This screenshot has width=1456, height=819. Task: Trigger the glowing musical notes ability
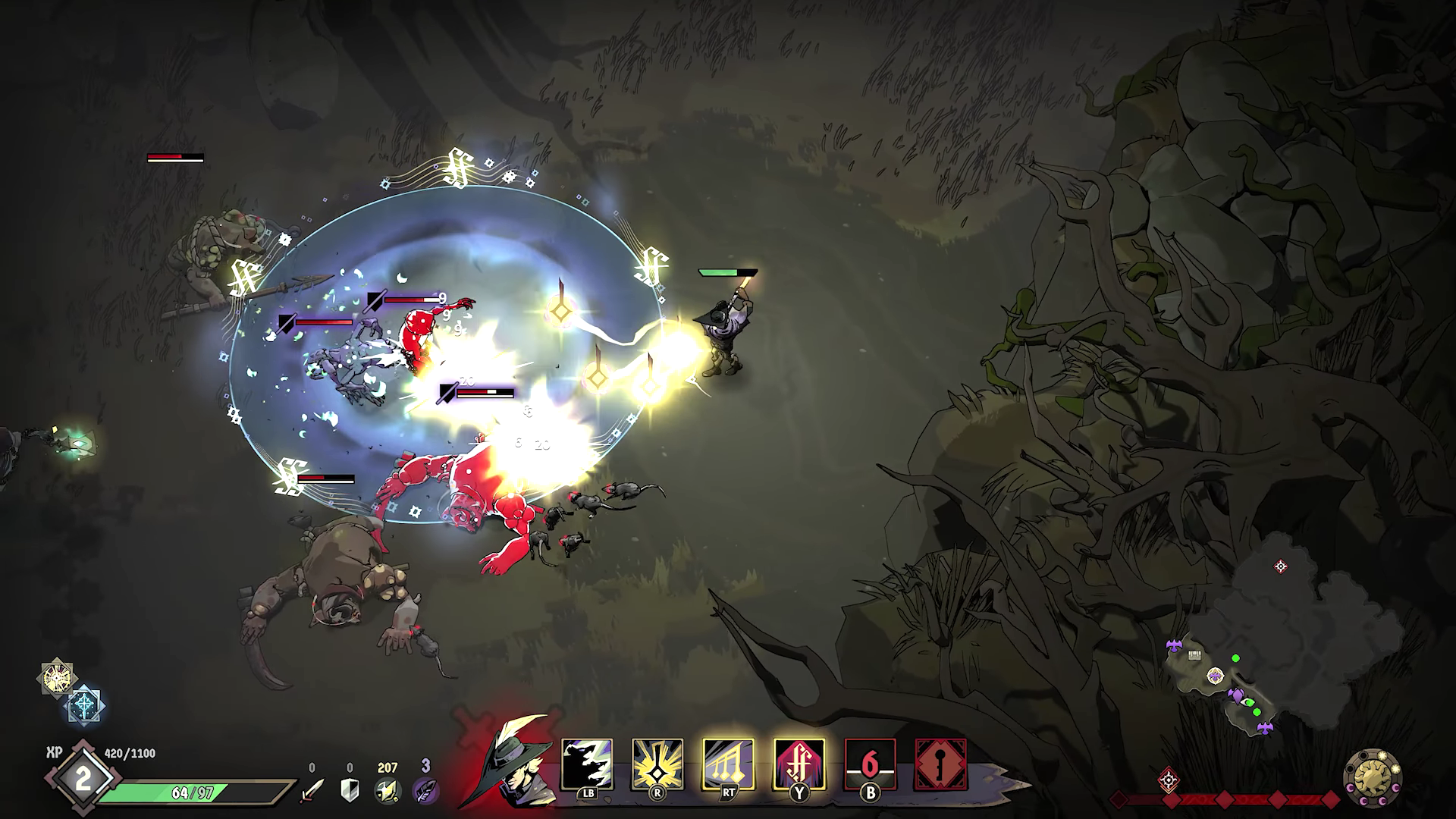click(x=728, y=764)
